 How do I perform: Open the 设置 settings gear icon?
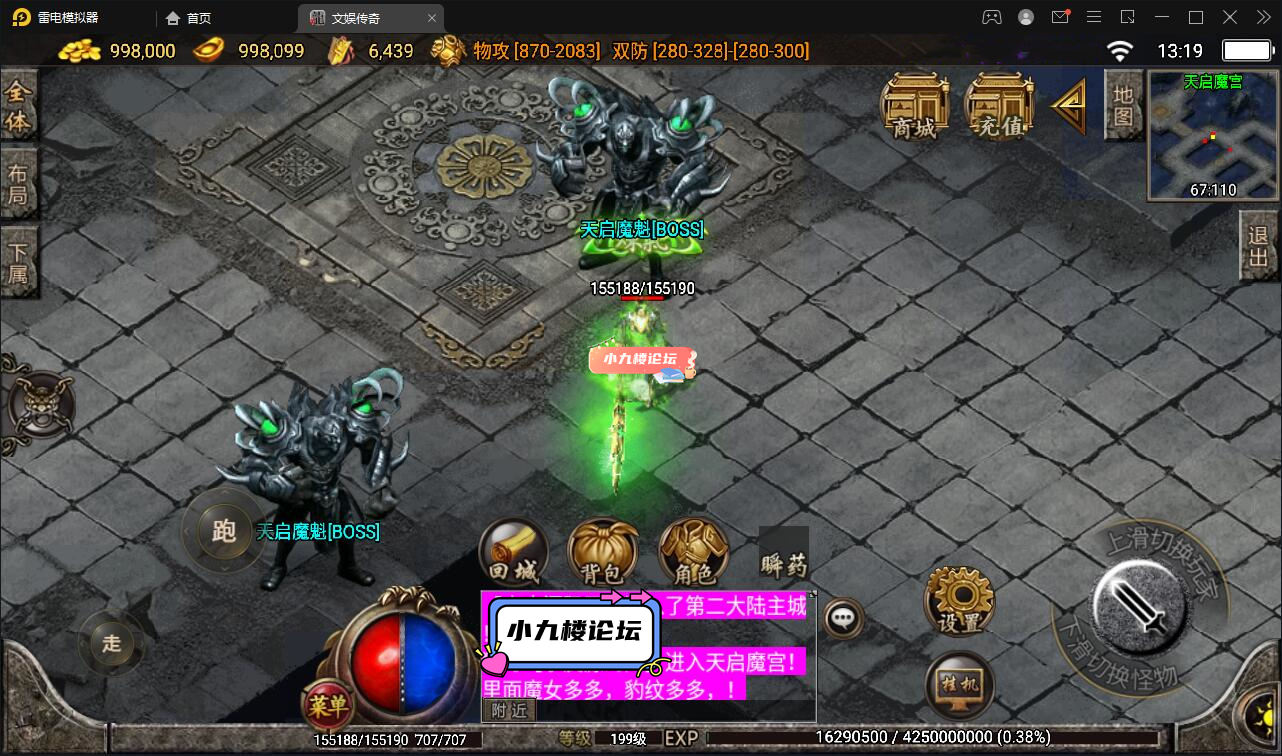pyautogui.click(x=957, y=600)
